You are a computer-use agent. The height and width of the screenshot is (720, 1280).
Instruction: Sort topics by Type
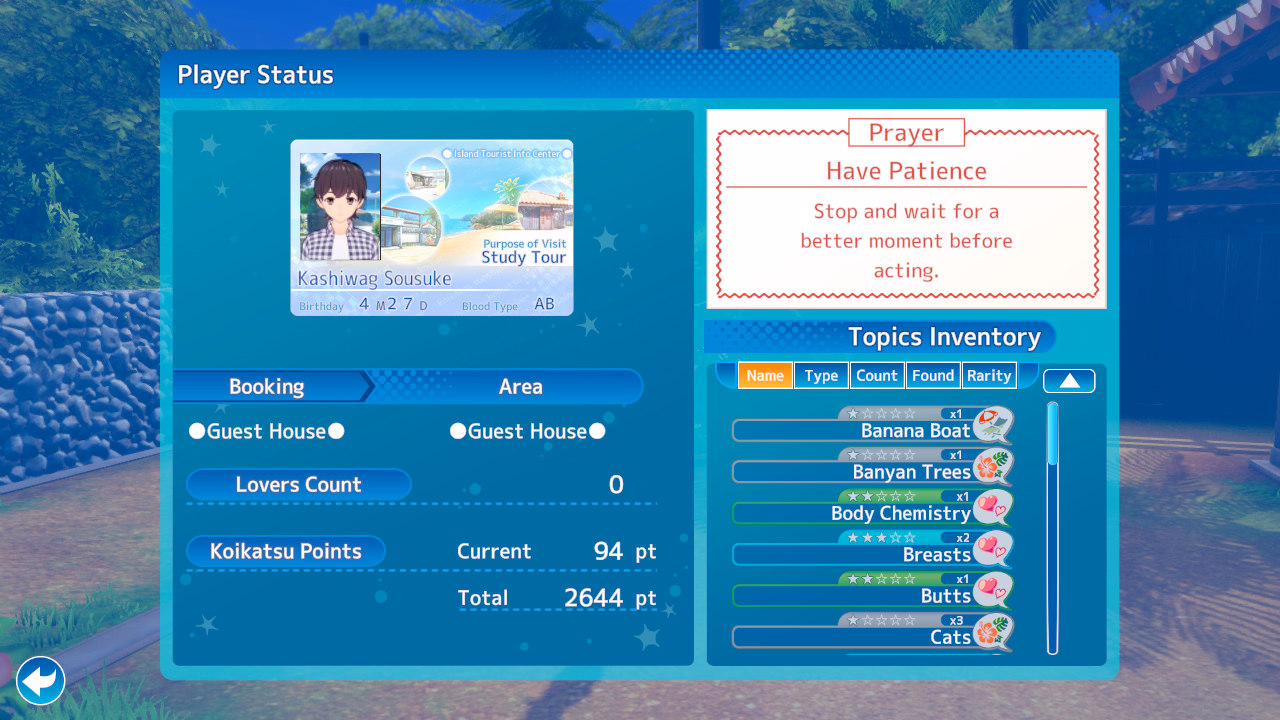click(821, 376)
